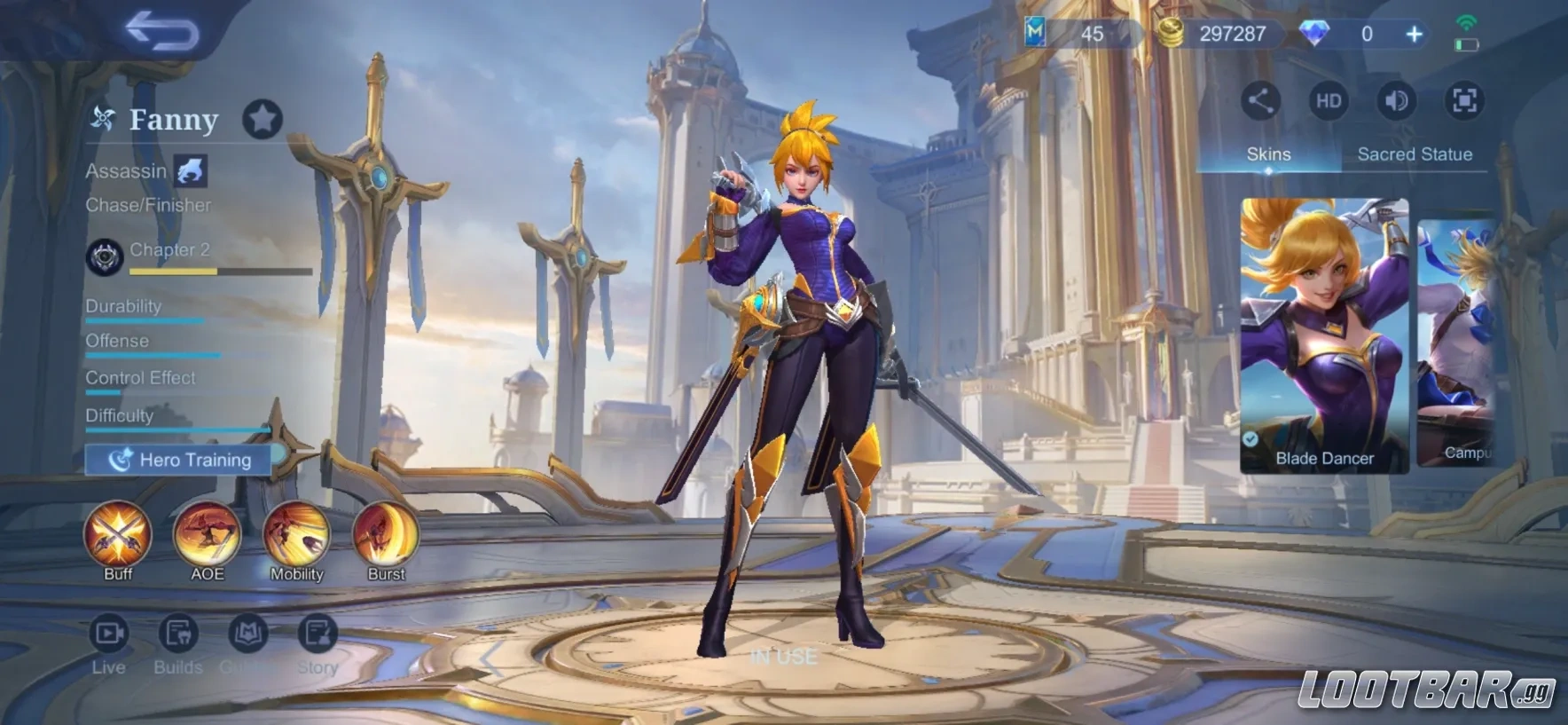Open Hero Training for Fanny

tap(180, 460)
